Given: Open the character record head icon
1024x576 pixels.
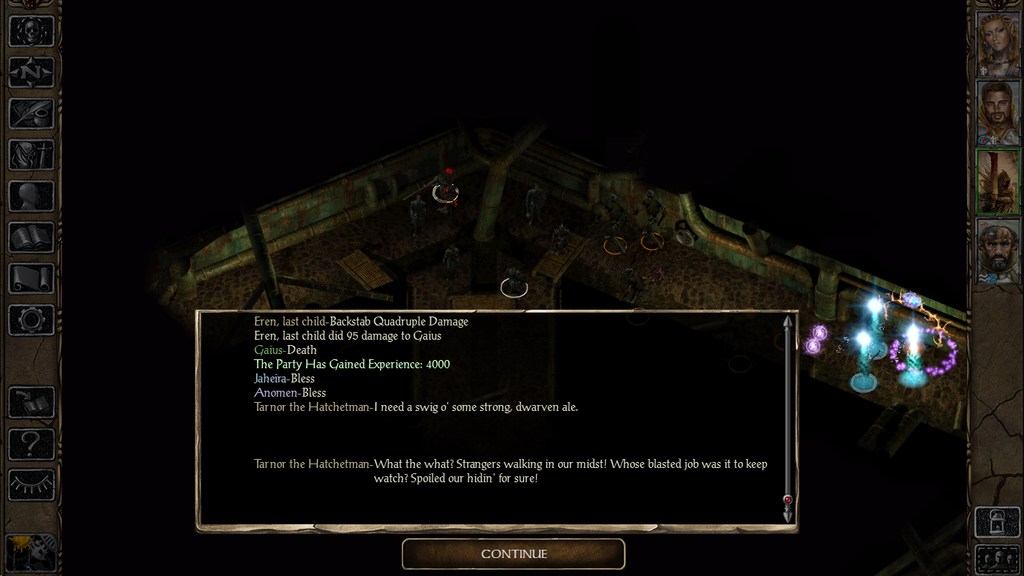Looking at the screenshot, I should tap(31, 196).
